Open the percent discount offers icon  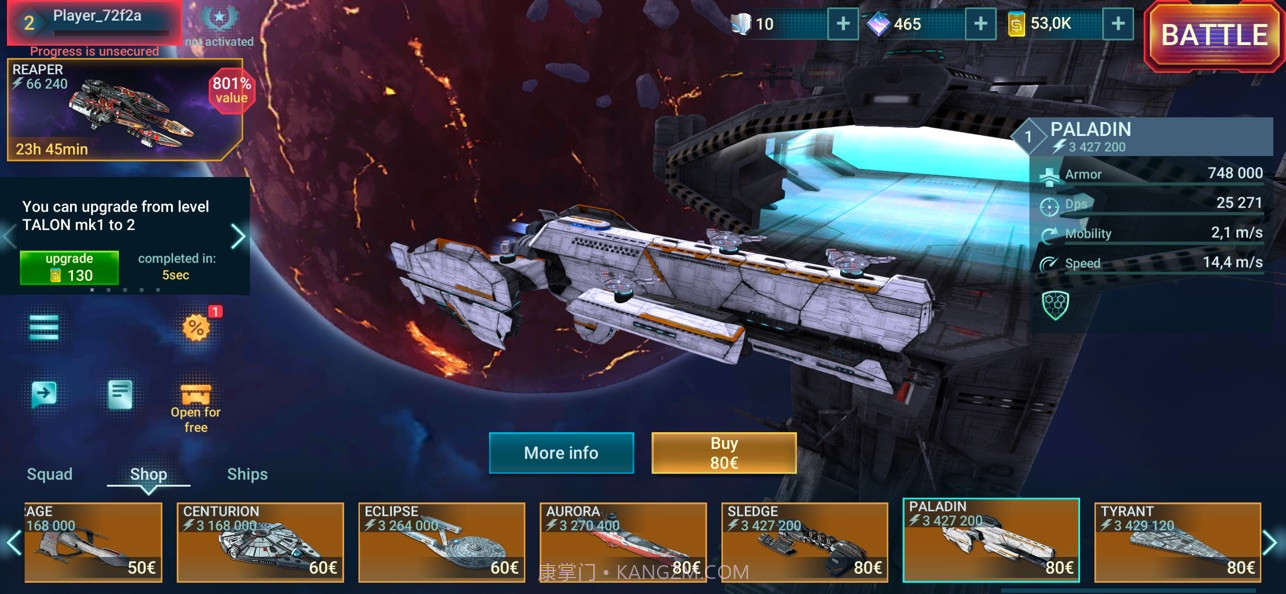click(196, 327)
